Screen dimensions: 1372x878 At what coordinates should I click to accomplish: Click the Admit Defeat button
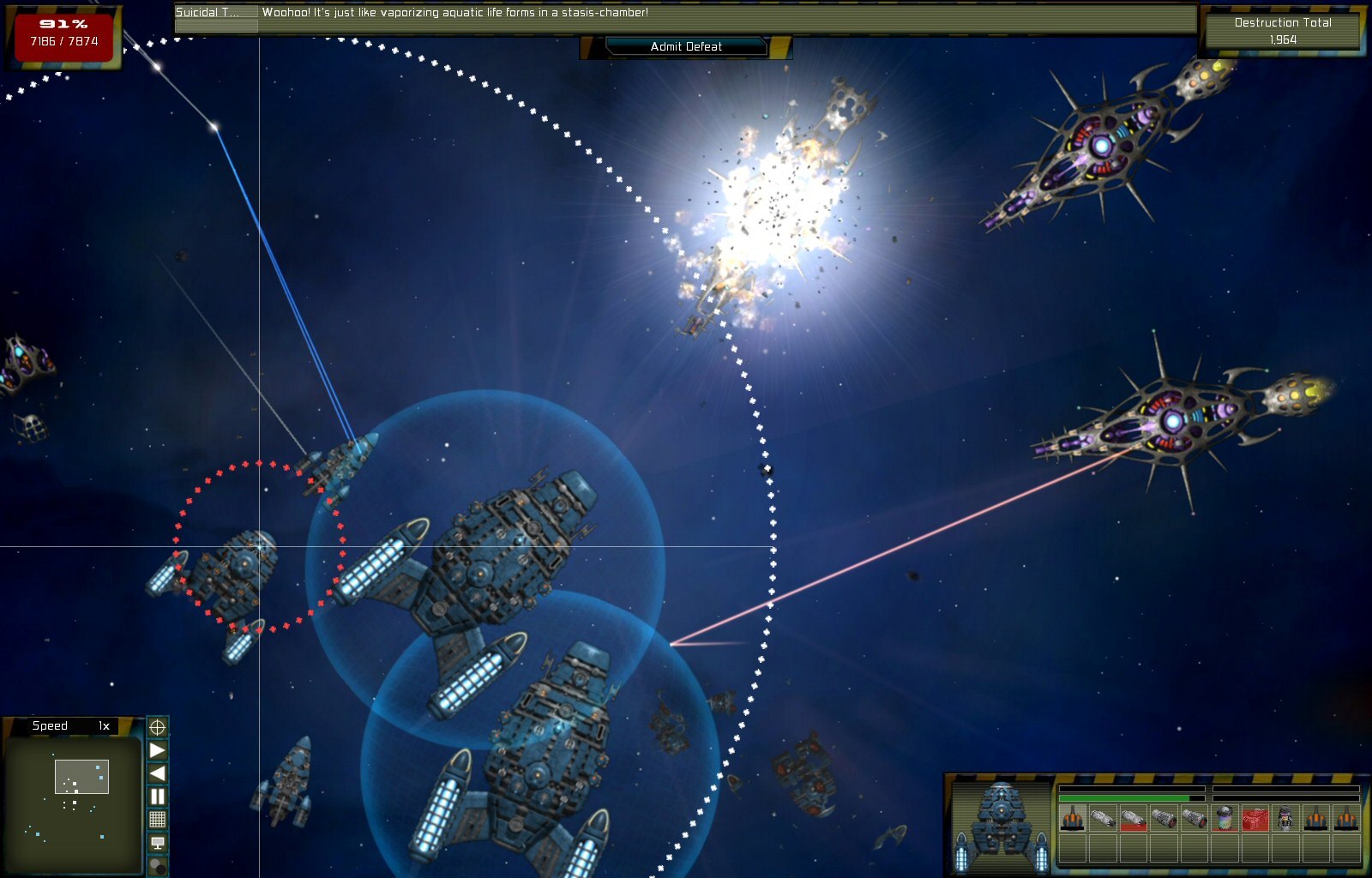pyautogui.click(x=686, y=46)
